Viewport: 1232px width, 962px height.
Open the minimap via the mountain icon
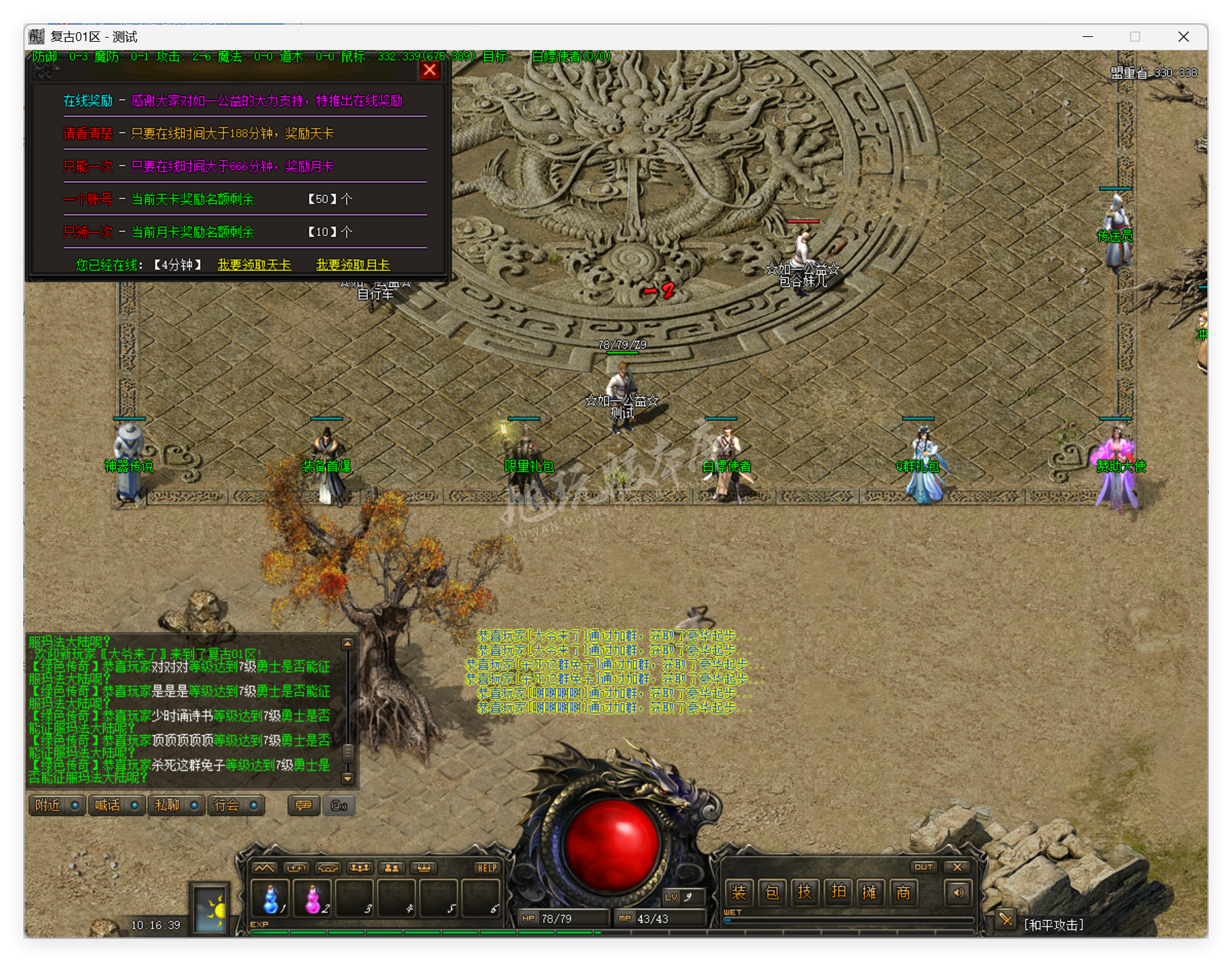(264, 867)
